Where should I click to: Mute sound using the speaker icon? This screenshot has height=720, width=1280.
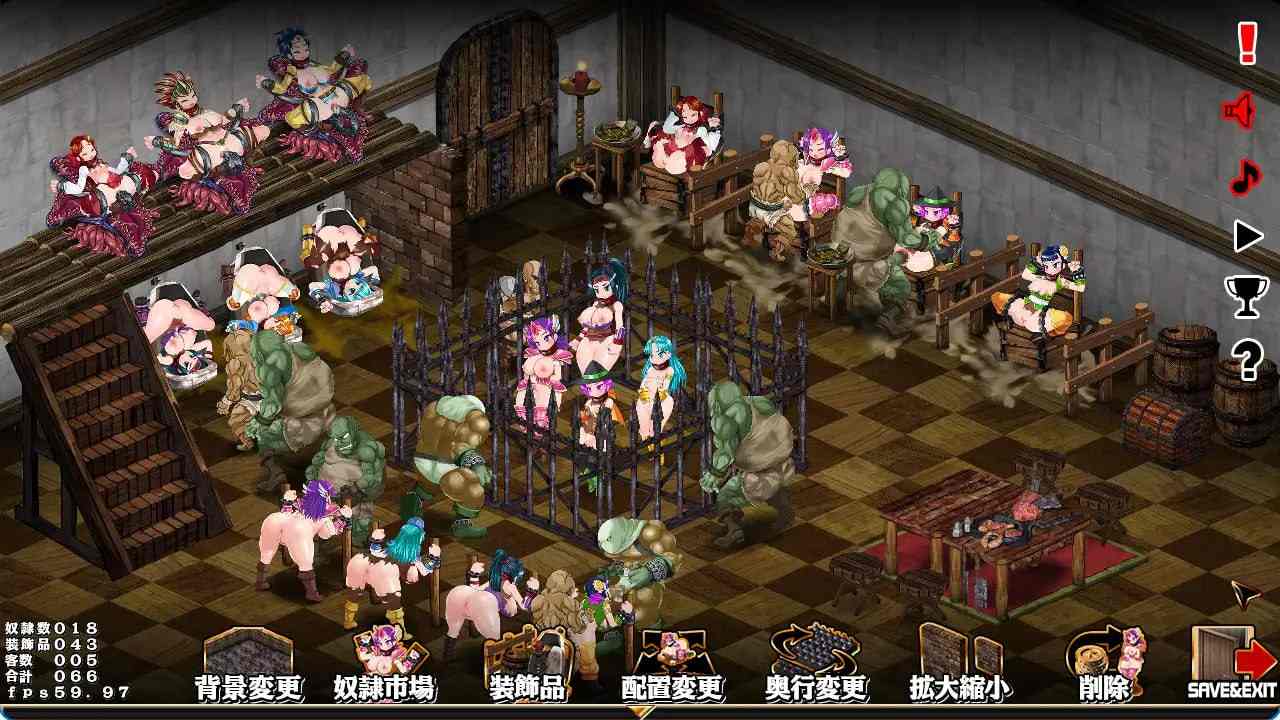(x=1238, y=110)
